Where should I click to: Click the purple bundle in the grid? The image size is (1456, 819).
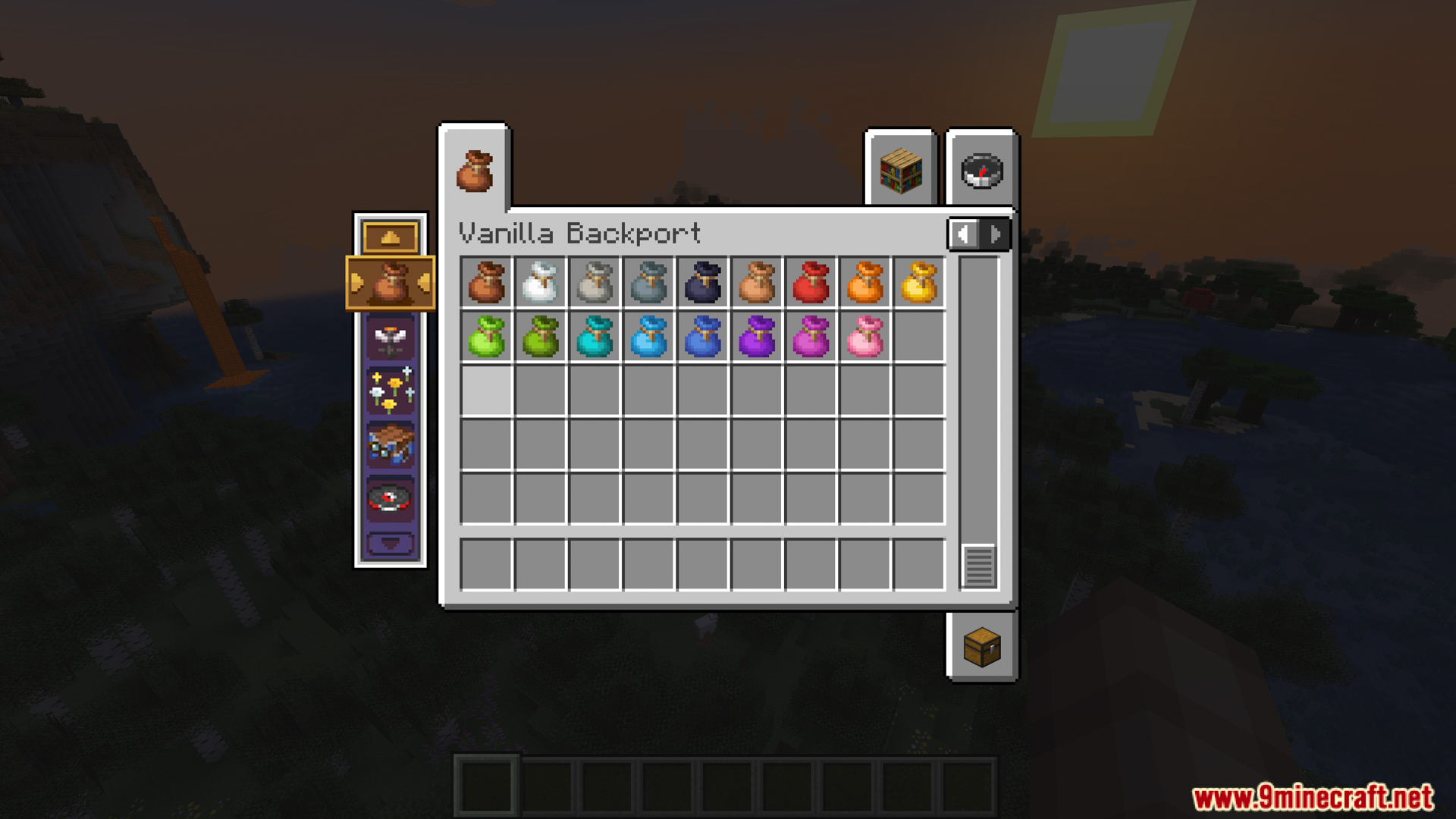[x=755, y=337]
